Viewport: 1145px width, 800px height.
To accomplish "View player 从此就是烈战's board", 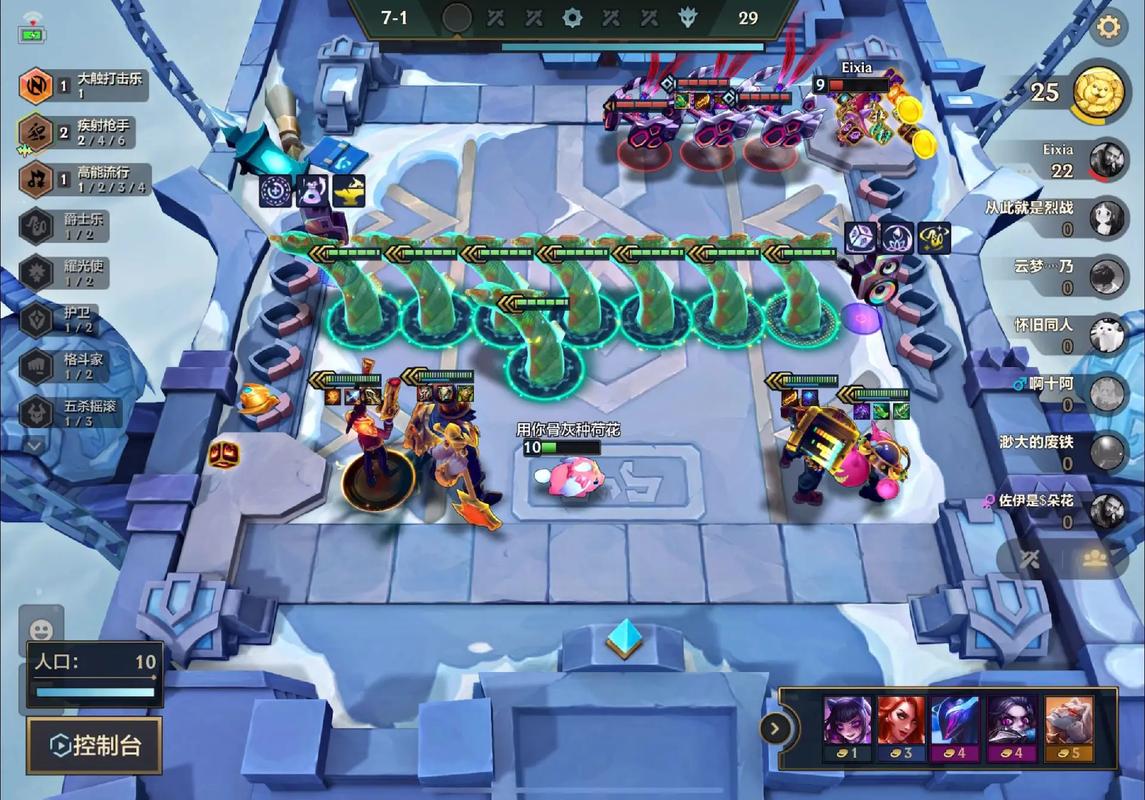I will [x=1062, y=216].
